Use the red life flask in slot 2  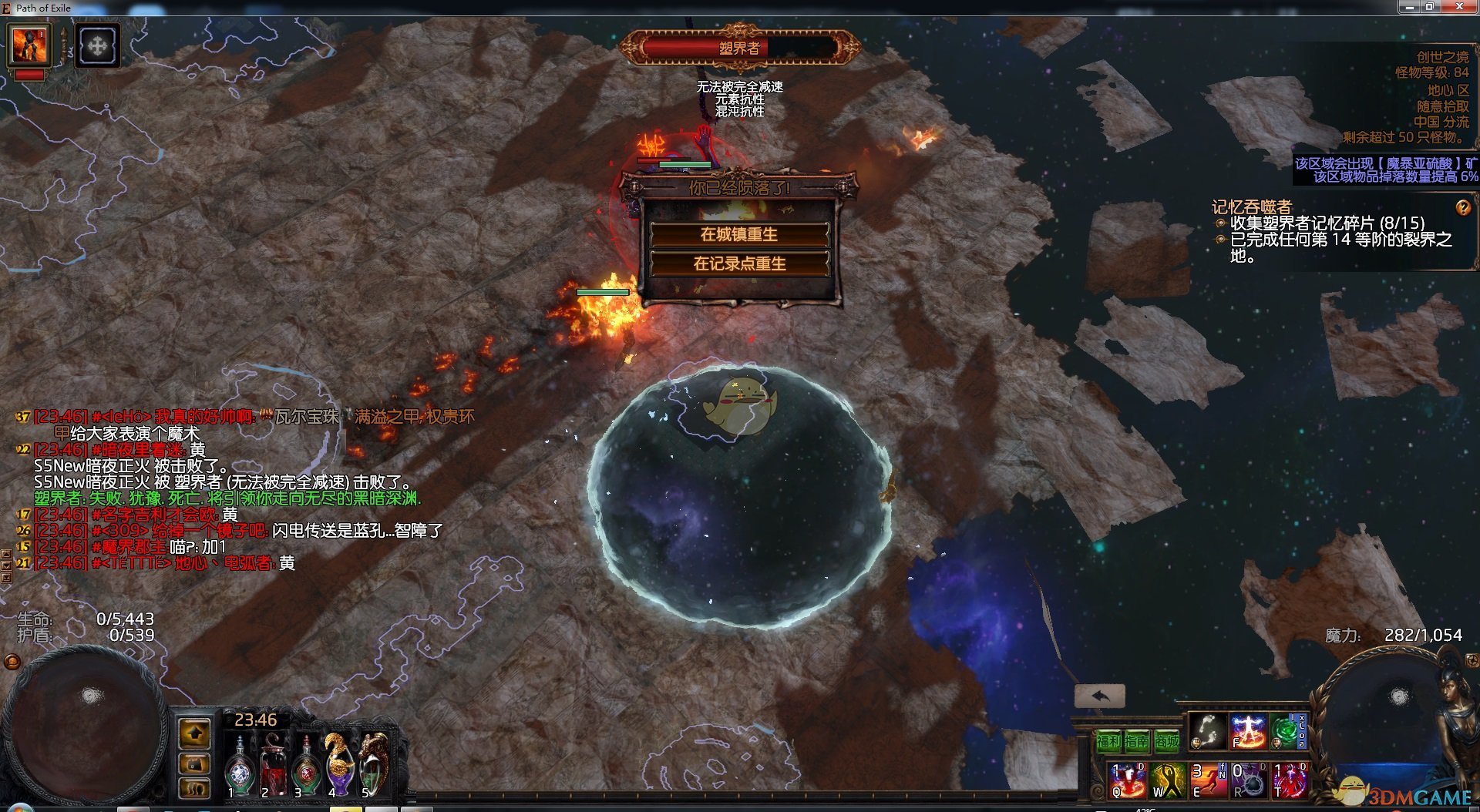click(x=273, y=767)
